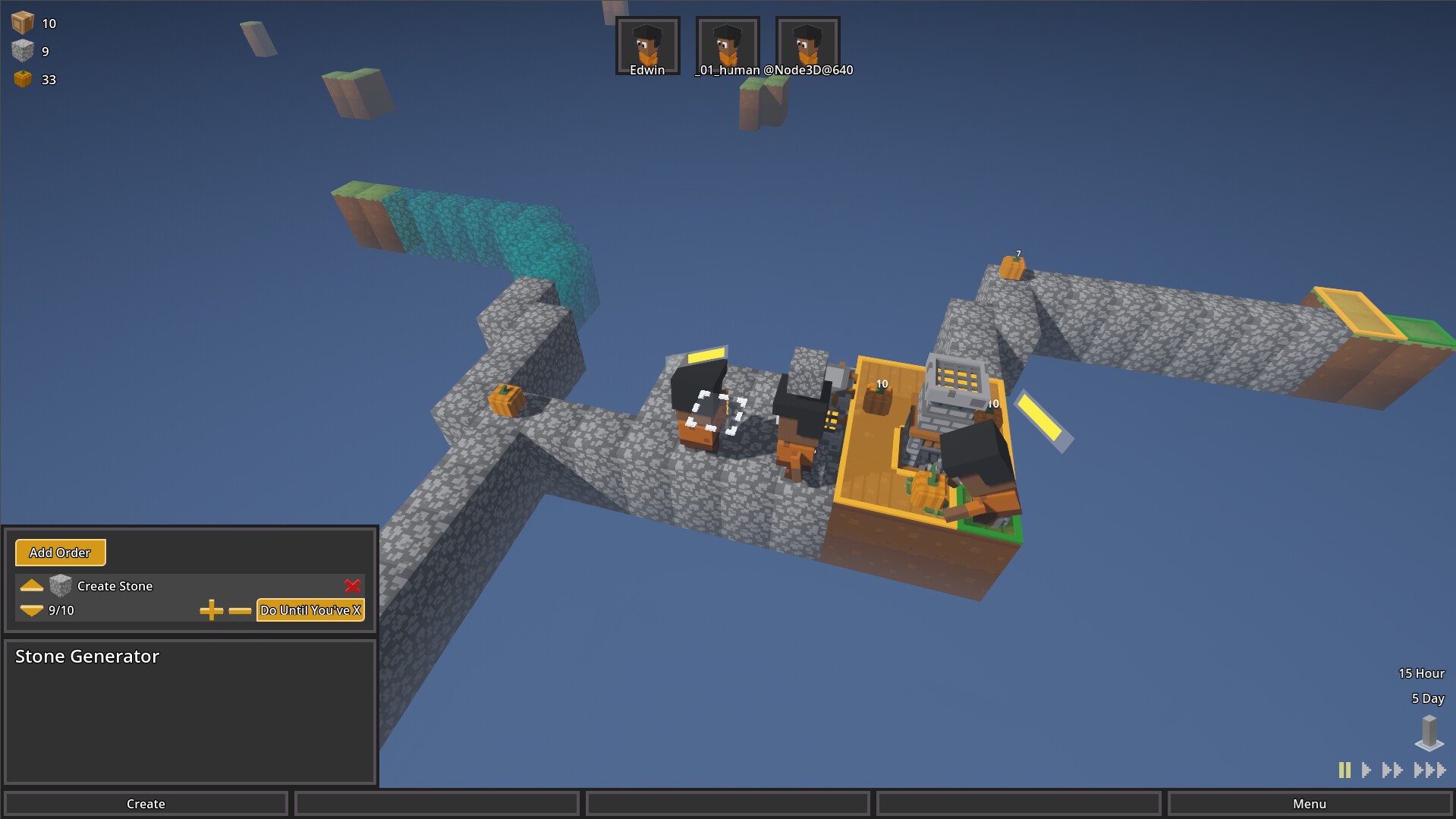Set the game to normal play speed
This screenshot has width=1456, height=819.
(x=1366, y=770)
